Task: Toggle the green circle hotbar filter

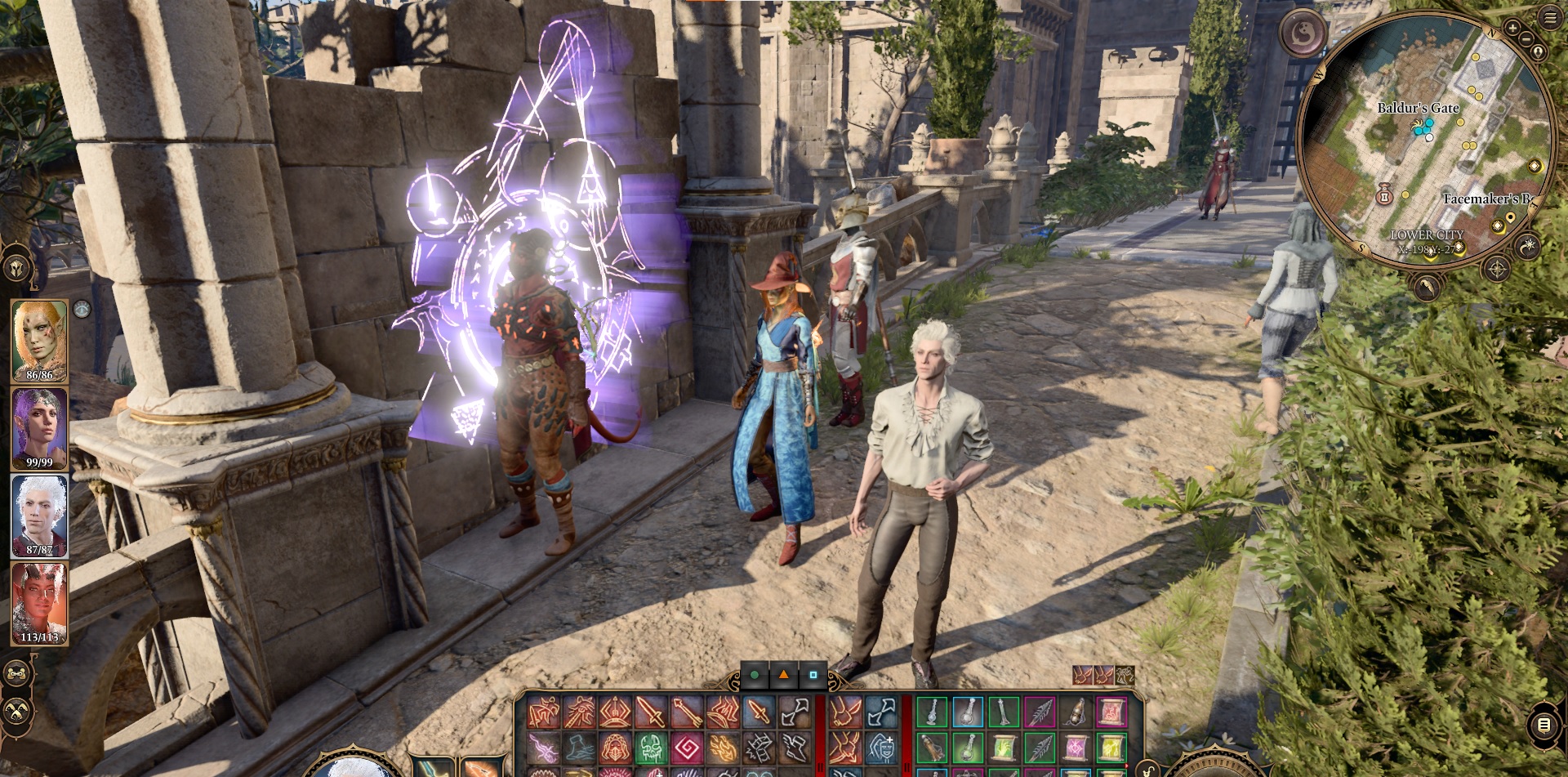Action: tap(754, 675)
